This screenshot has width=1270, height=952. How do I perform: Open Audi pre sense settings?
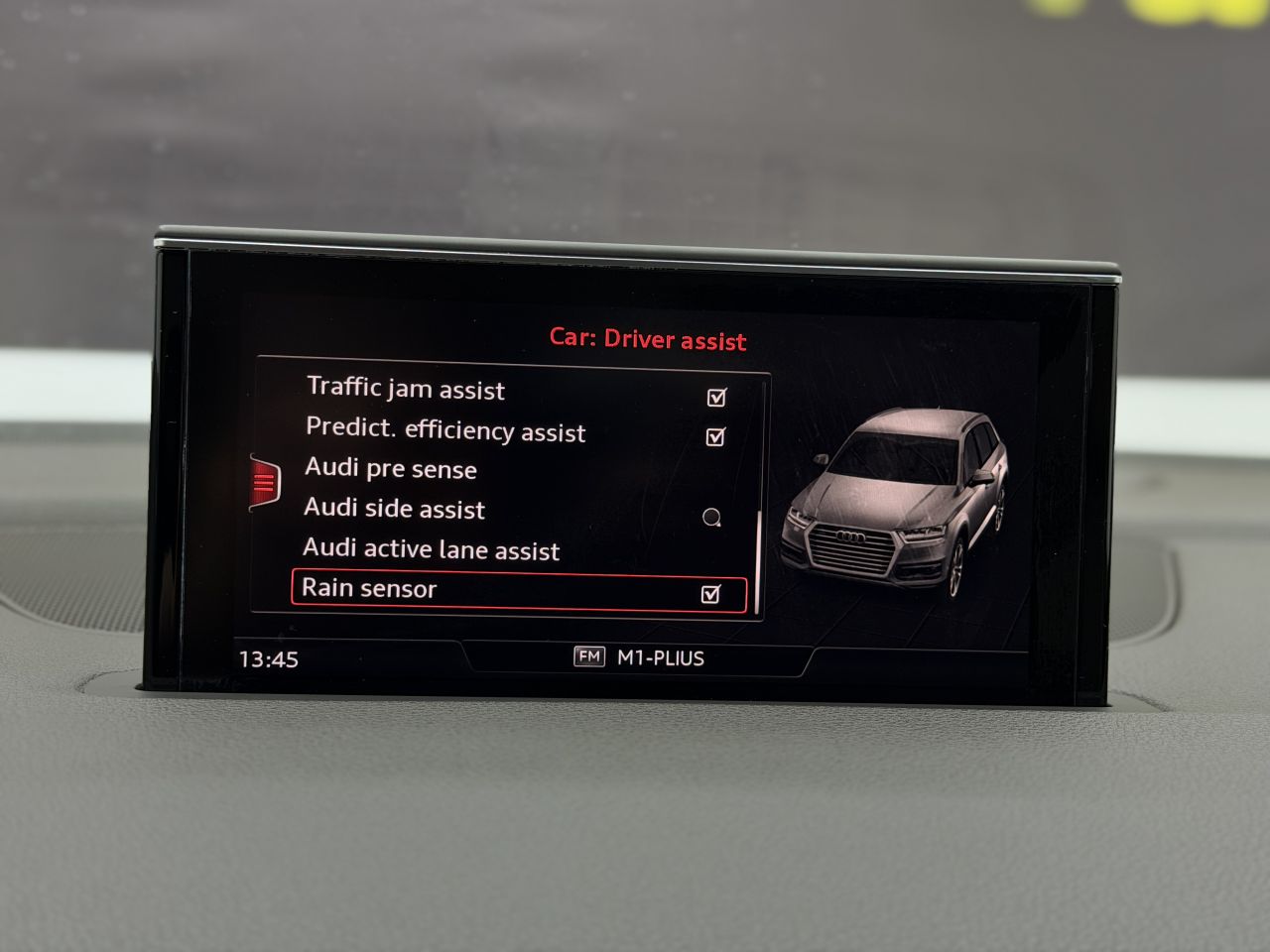(x=391, y=468)
